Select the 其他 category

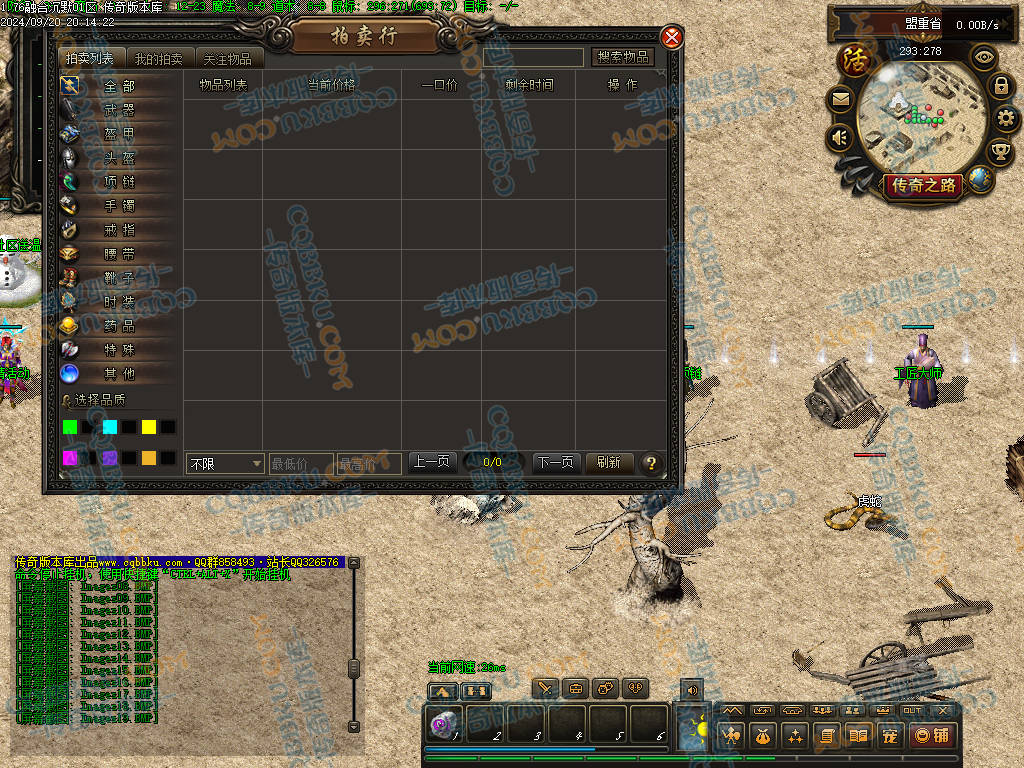coord(119,374)
